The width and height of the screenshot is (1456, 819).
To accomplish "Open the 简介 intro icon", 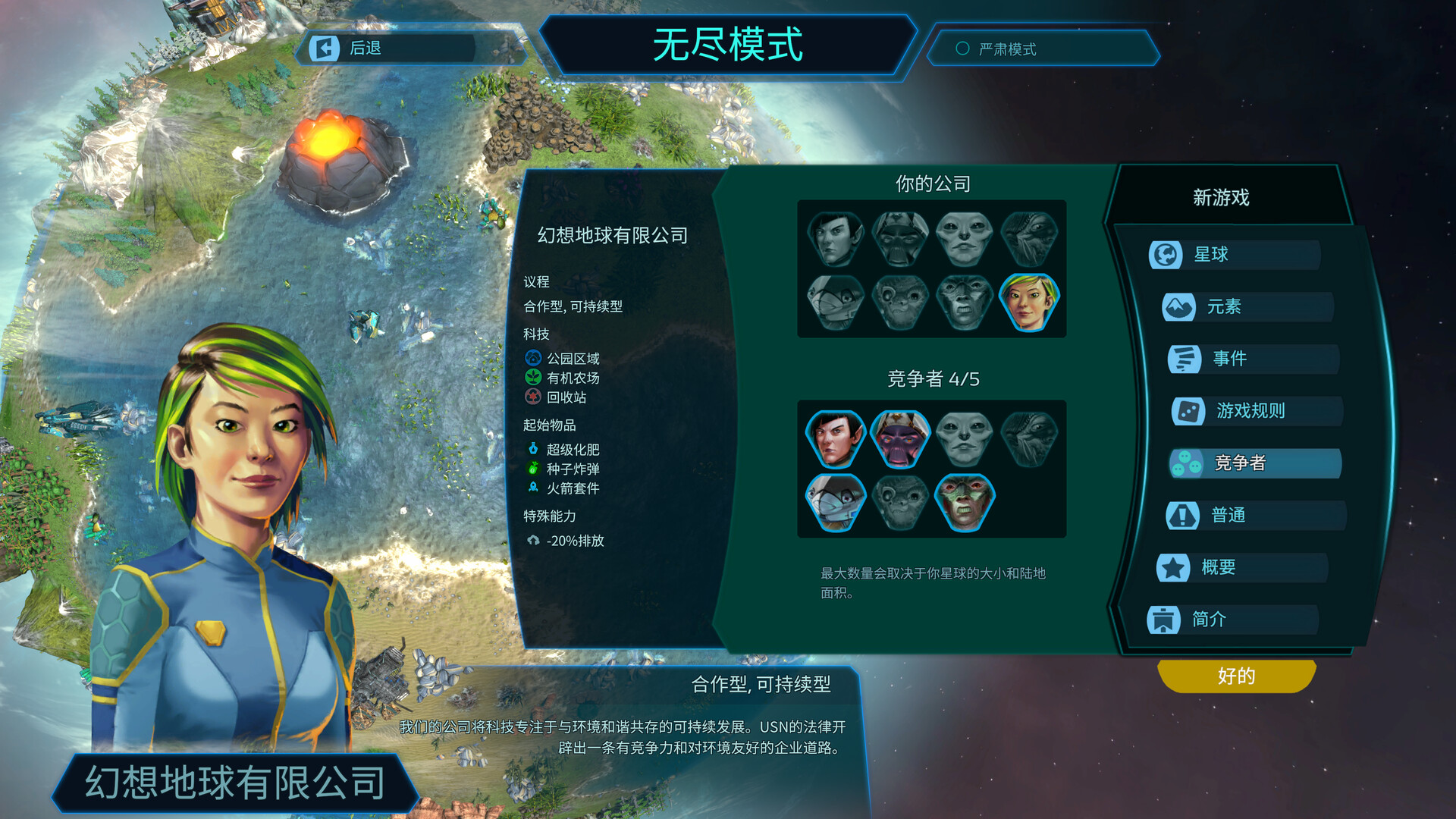I will (1165, 620).
